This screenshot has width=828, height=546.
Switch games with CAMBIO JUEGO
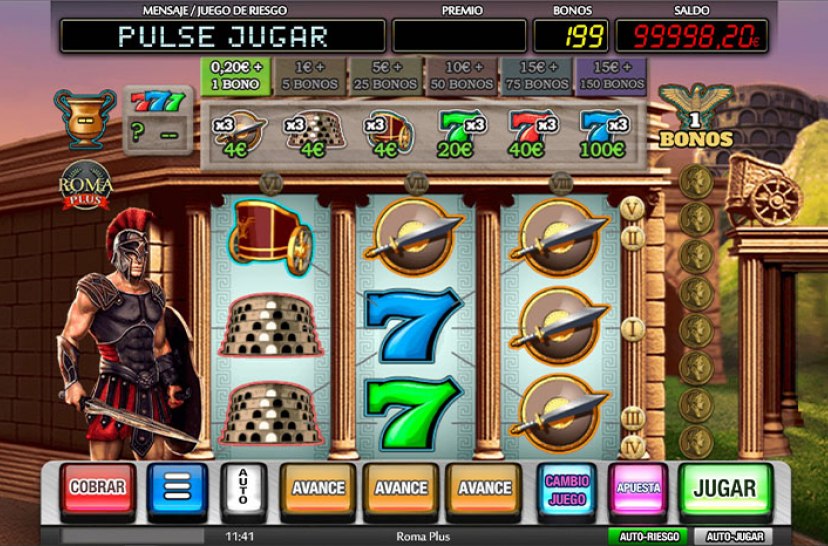coord(567,488)
